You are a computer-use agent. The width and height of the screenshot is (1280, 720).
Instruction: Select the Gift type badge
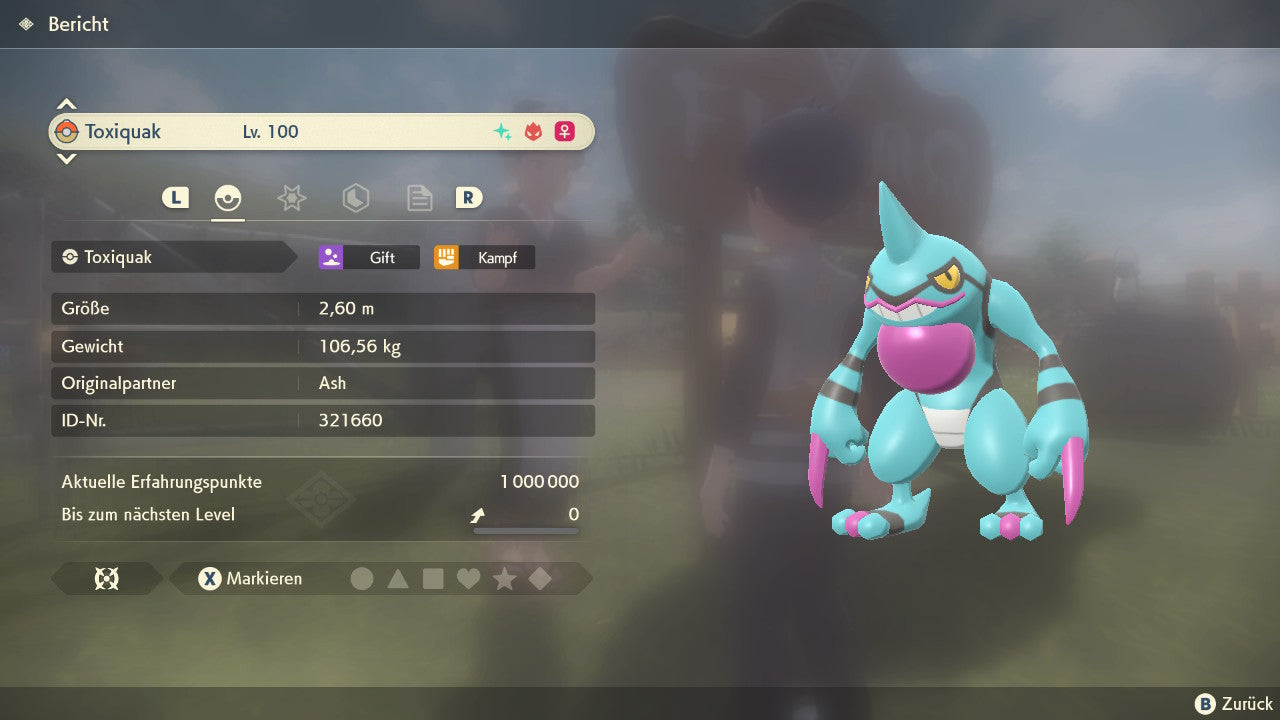click(369, 258)
